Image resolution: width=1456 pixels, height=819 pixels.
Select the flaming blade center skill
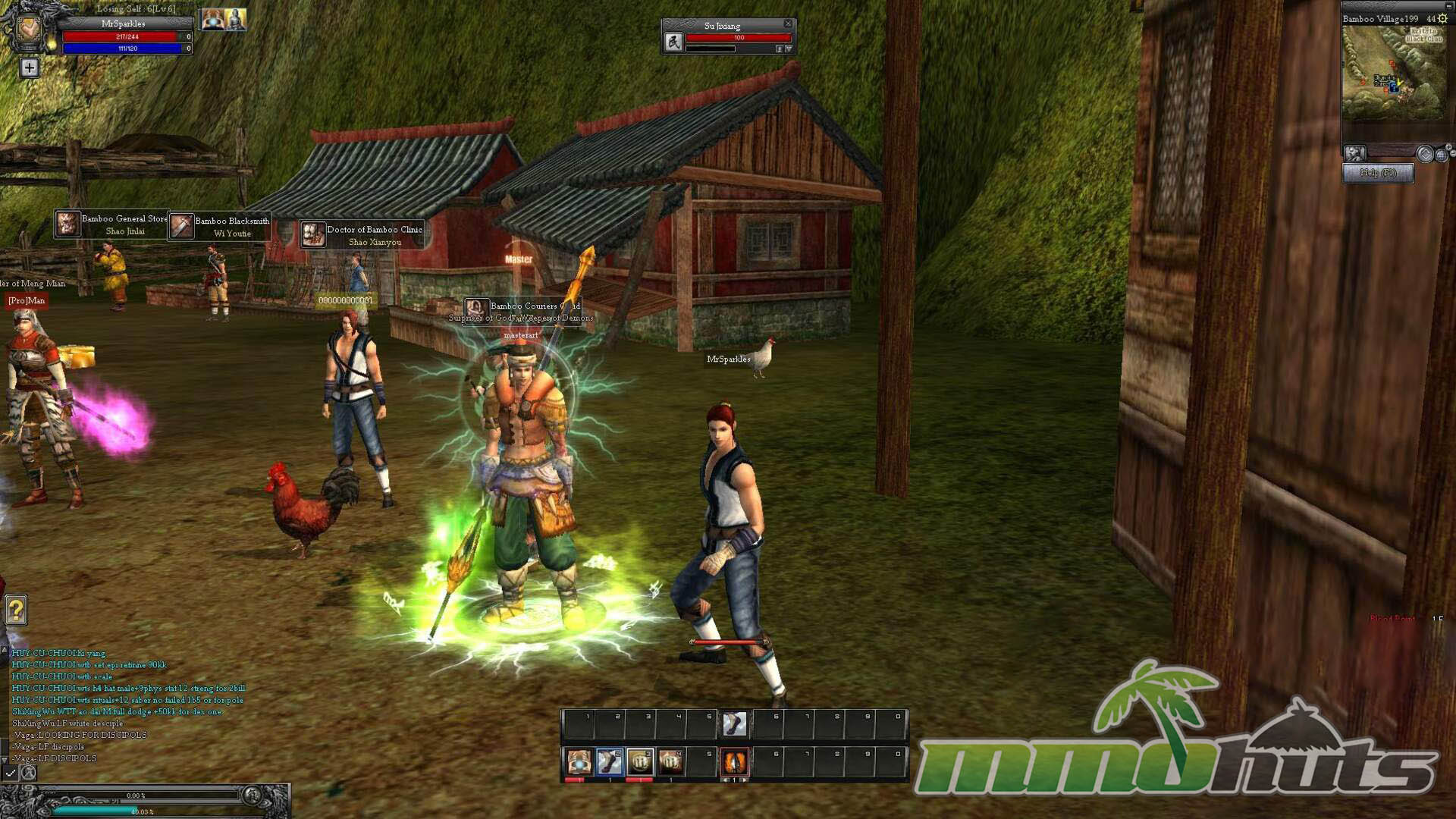pyautogui.click(x=734, y=761)
